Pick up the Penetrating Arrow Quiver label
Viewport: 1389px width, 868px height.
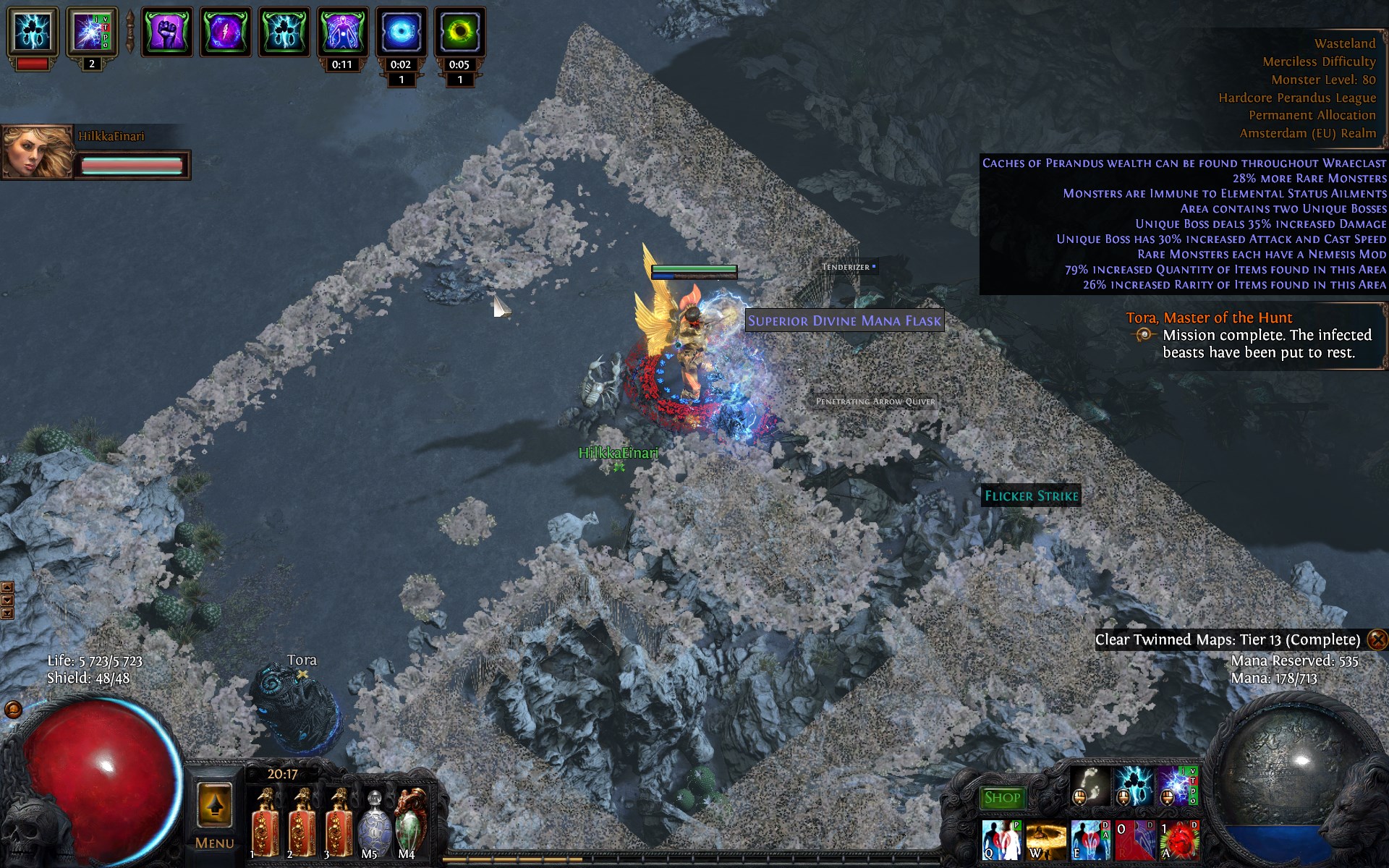(x=875, y=401)
